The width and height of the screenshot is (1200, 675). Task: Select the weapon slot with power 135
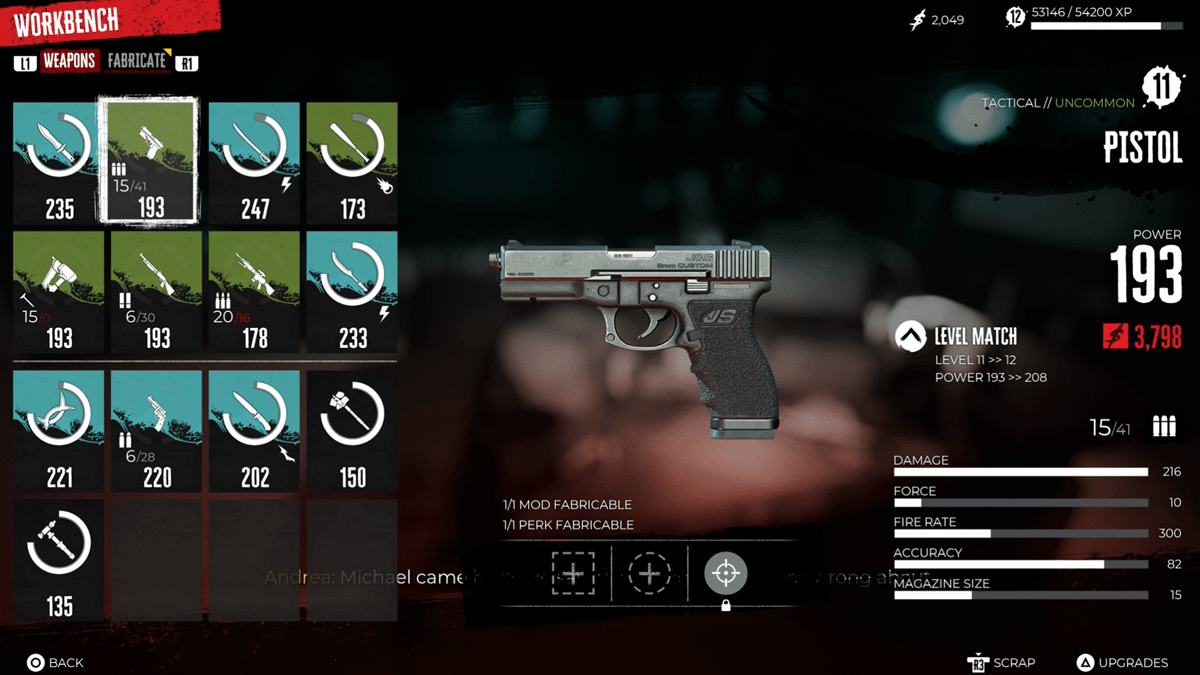coord(59,559)
